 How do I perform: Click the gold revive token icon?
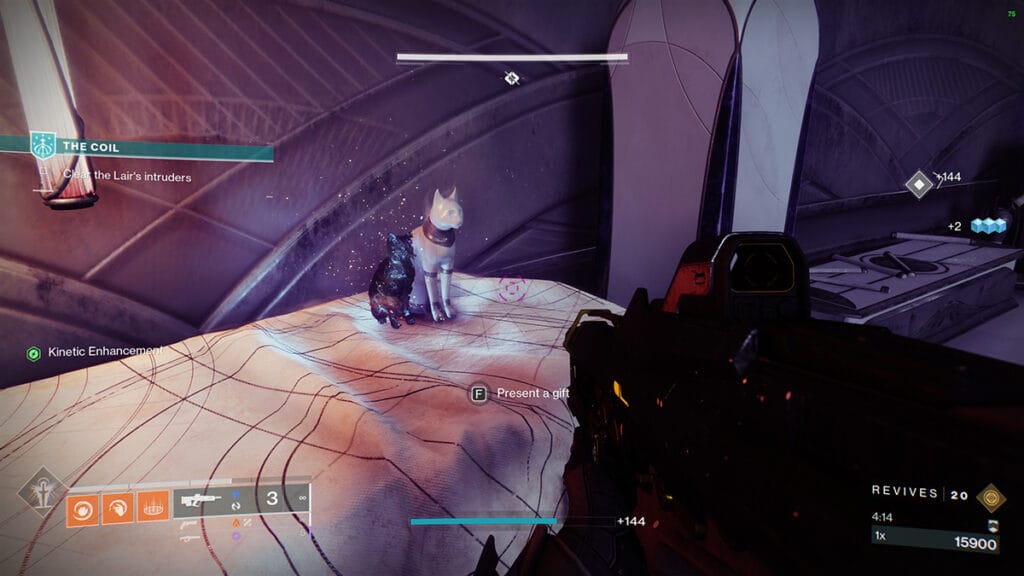tap(992, 493)
